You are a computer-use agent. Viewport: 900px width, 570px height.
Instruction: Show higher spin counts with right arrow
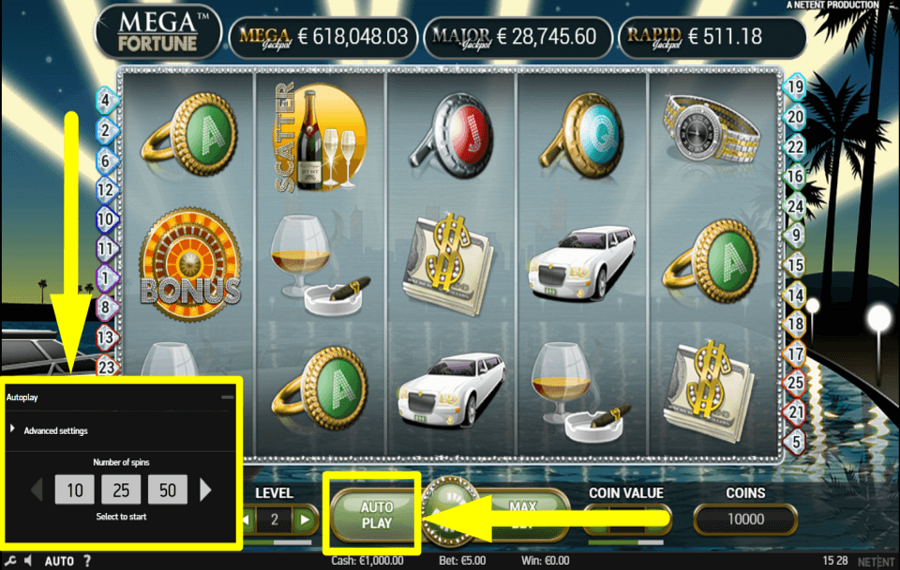[x=206, y=490]
